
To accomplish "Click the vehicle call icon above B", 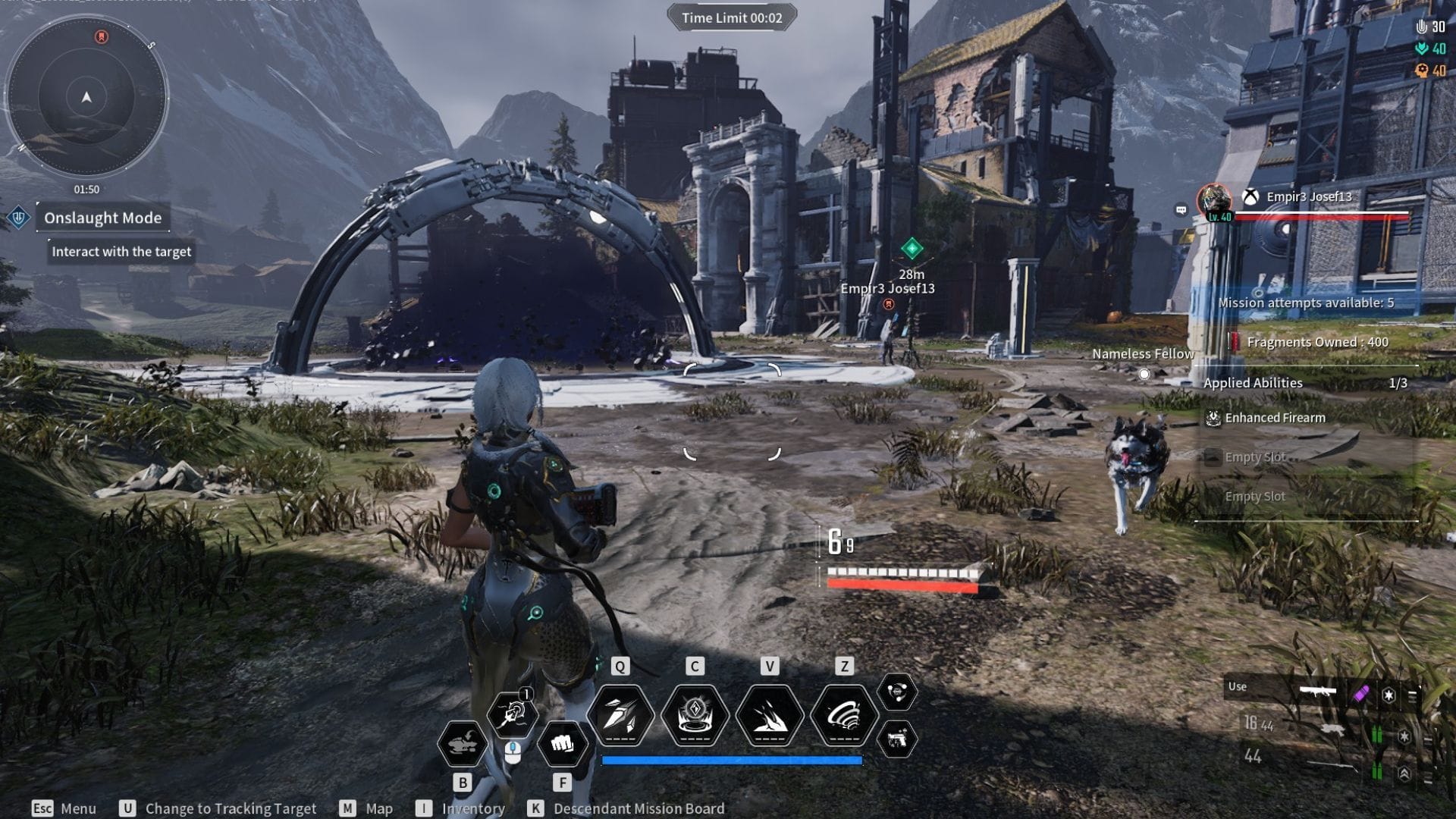I will (463, 744).
